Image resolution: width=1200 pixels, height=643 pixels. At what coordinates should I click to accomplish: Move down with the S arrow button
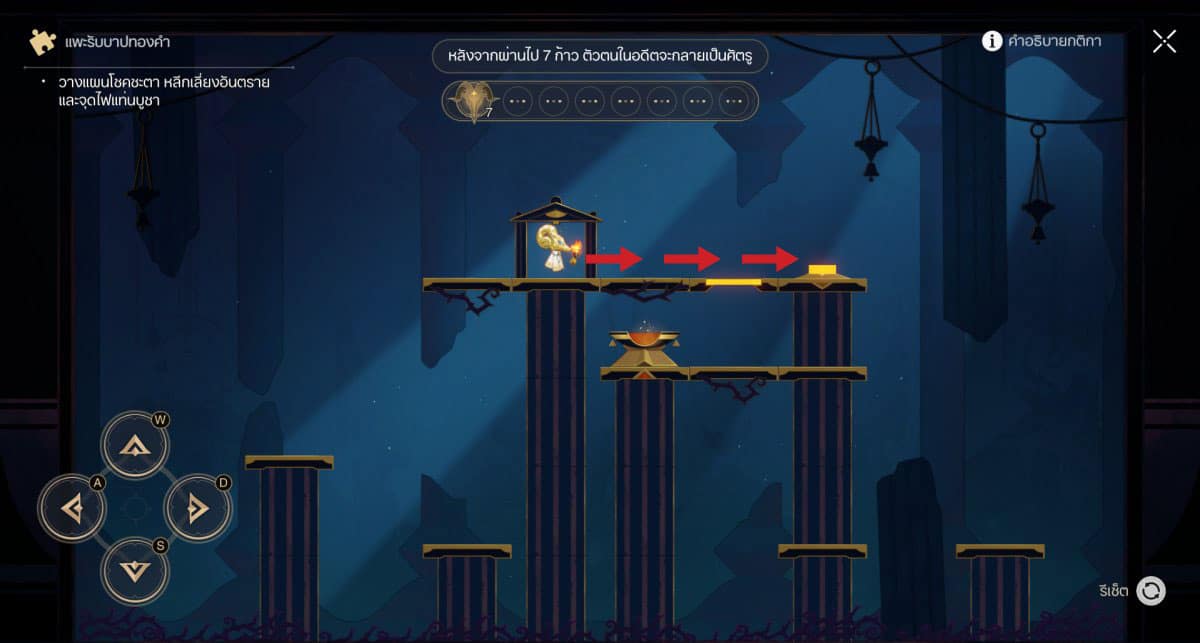pos(134,571)
